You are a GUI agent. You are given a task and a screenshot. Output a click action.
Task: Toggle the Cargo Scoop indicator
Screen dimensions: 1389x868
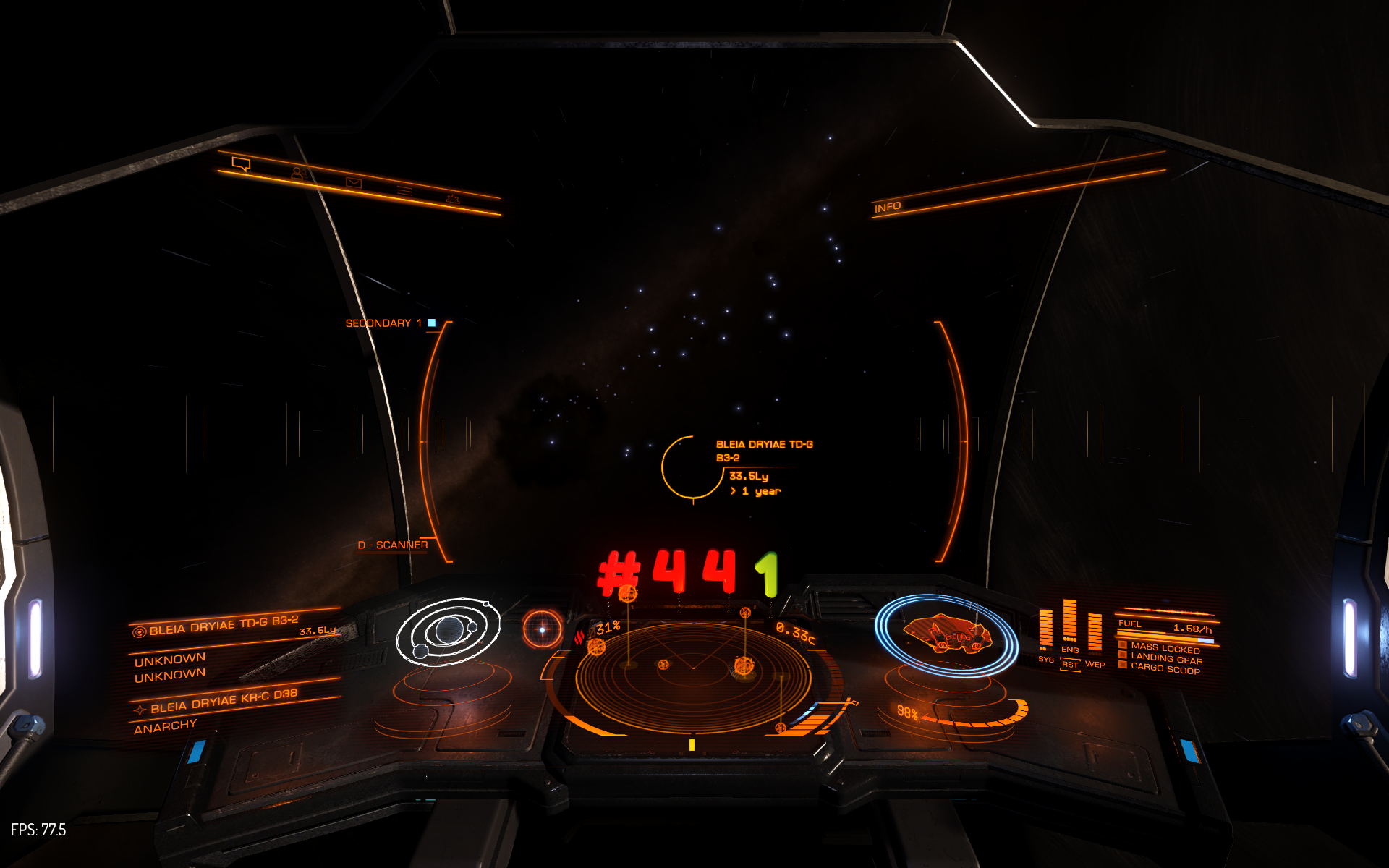pyautogui.click(x=1164, y=669)
